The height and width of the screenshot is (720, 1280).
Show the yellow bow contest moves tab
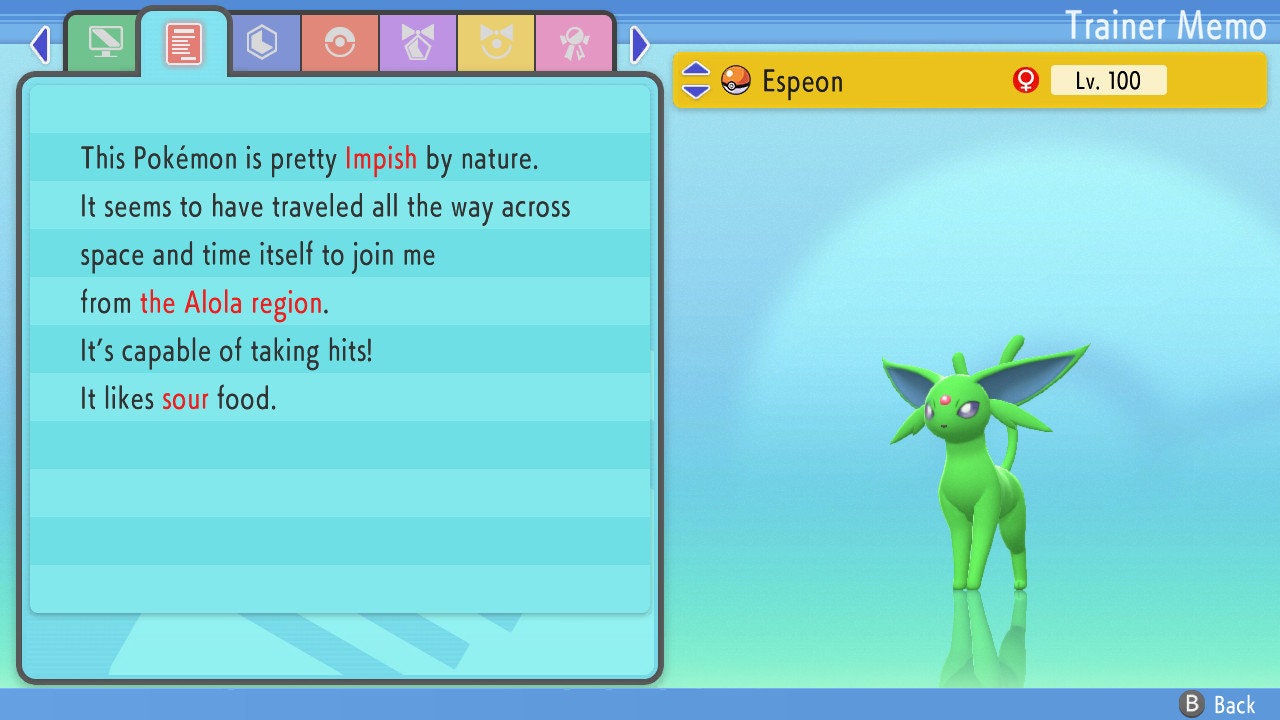496,43
